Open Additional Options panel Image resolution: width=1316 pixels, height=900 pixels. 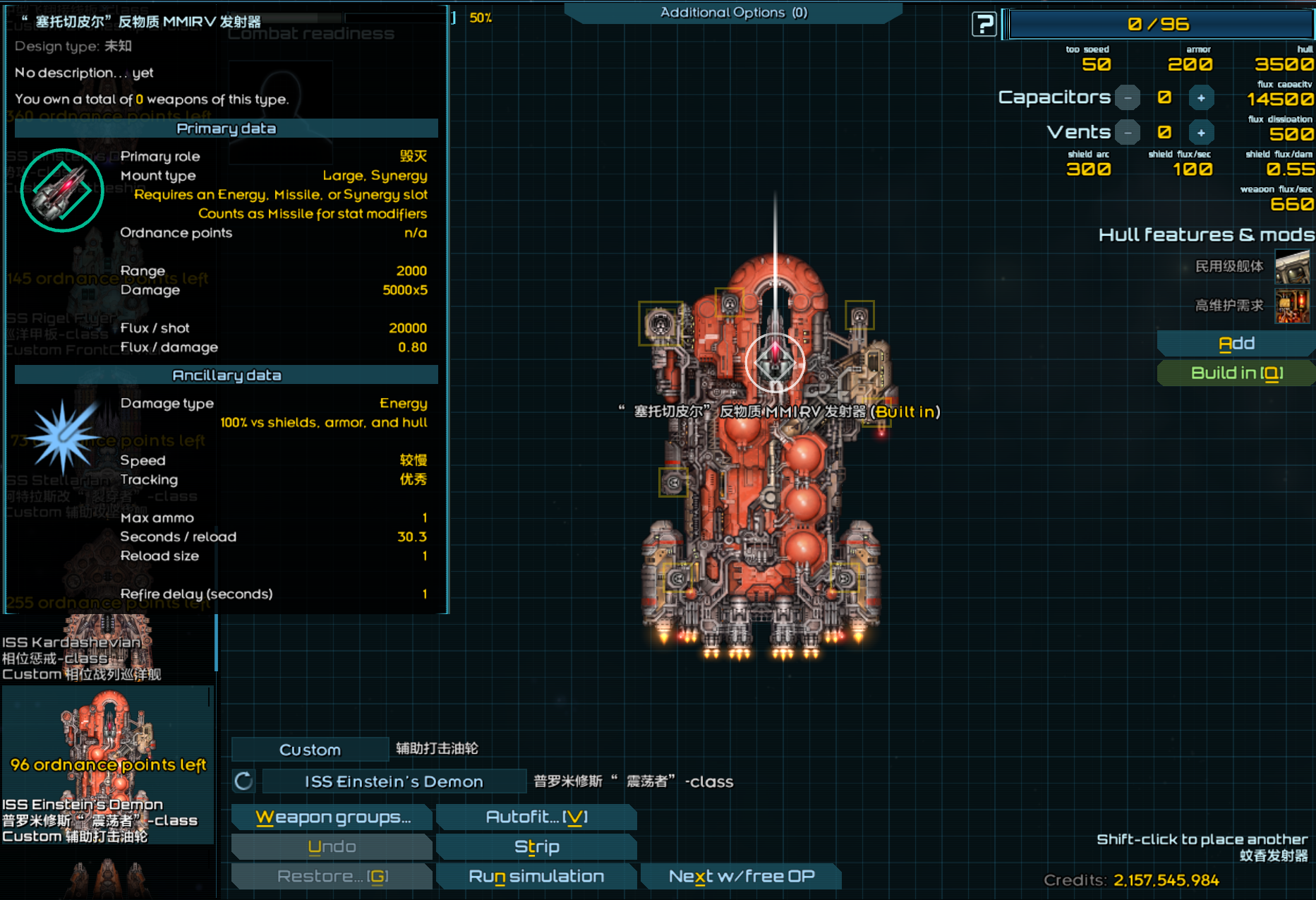[x=733, y=13]
